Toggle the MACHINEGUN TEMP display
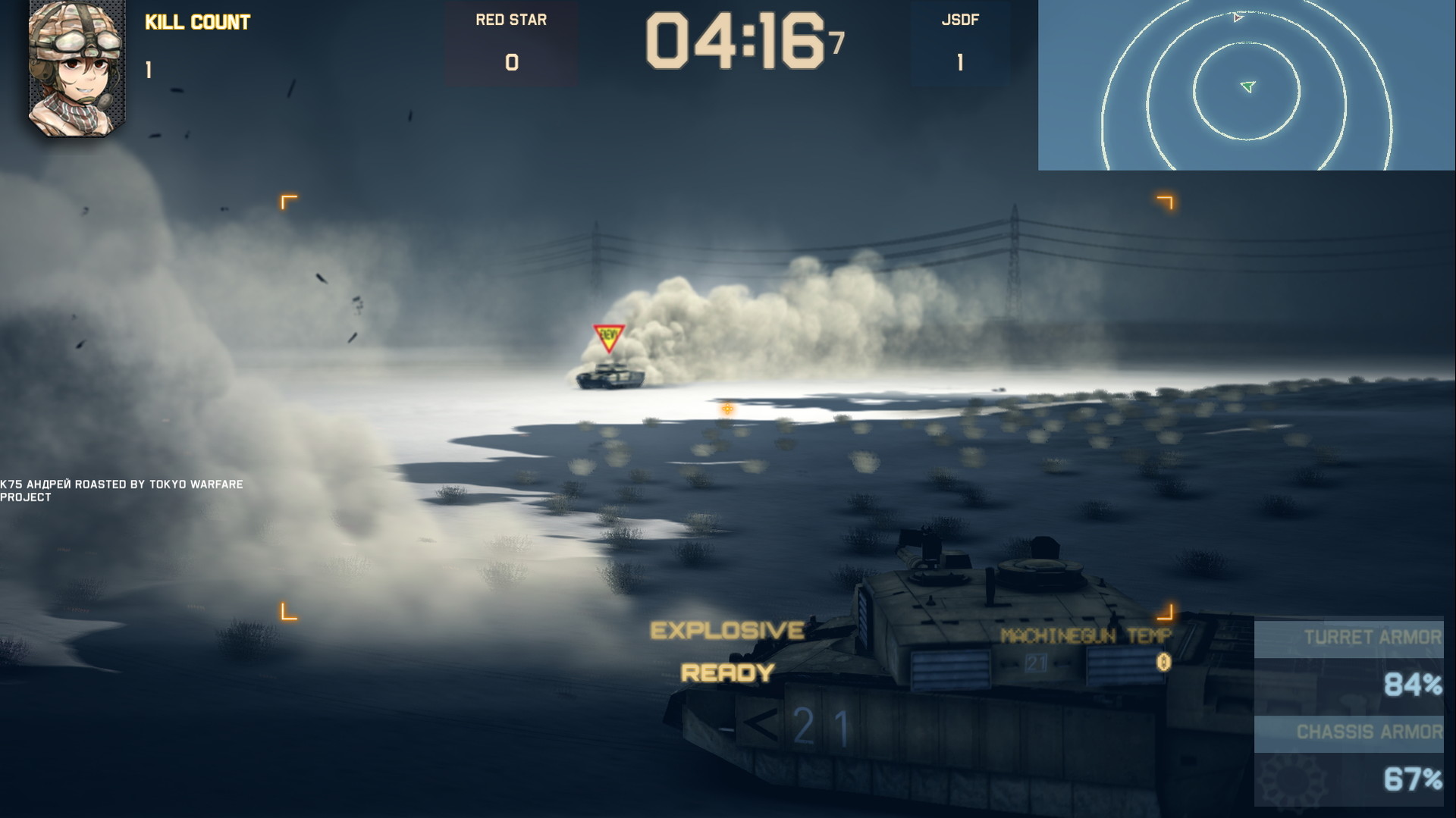1456x818 pixels. coord(1086,635)
